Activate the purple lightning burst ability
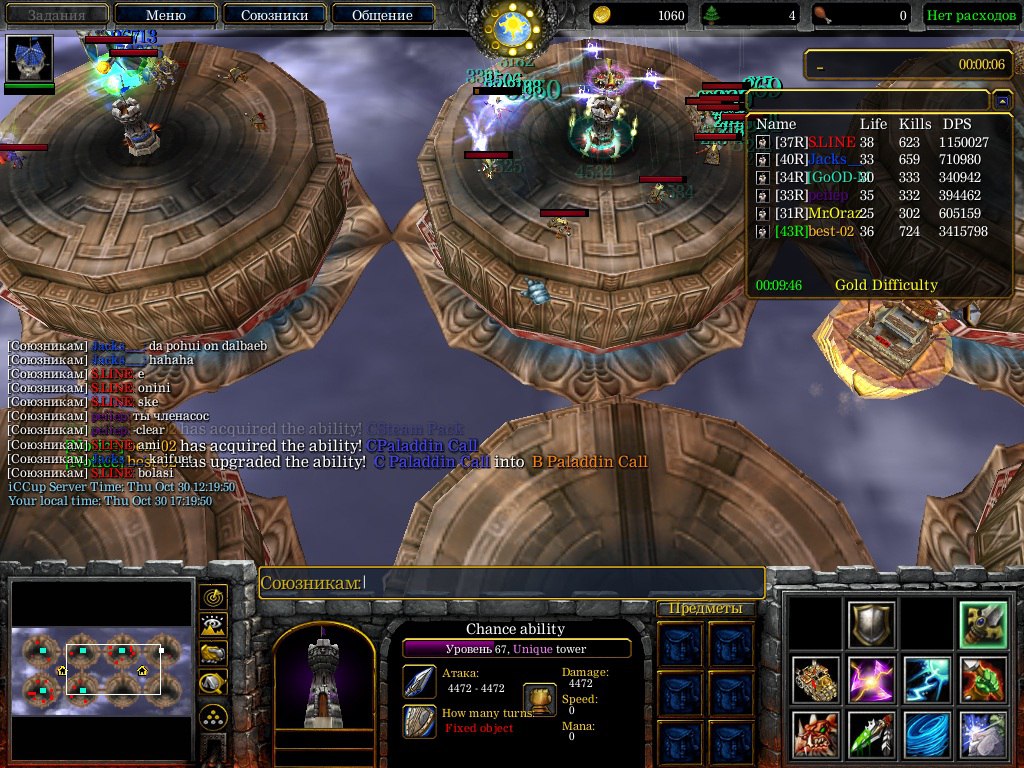 coord(870,680)
